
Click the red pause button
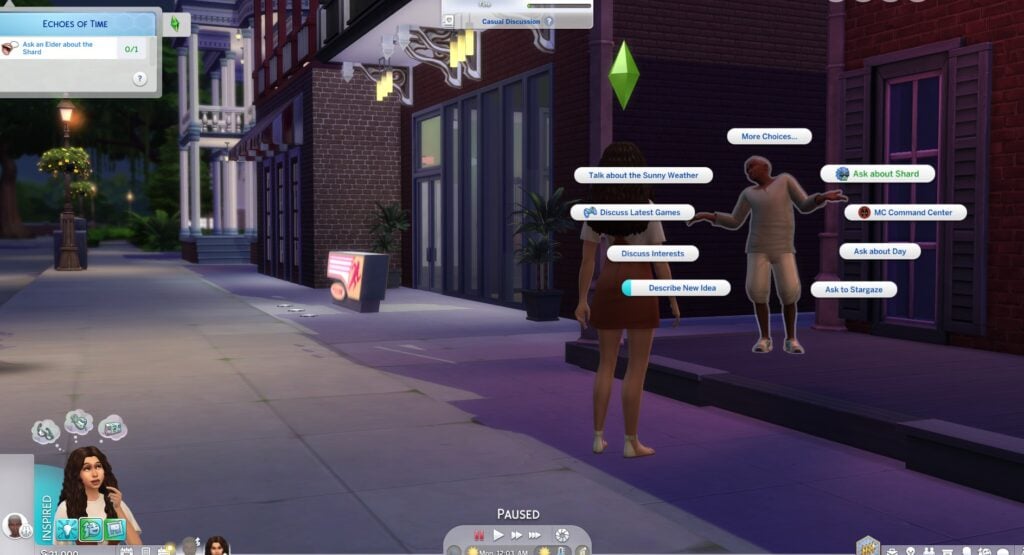point(477,535)
